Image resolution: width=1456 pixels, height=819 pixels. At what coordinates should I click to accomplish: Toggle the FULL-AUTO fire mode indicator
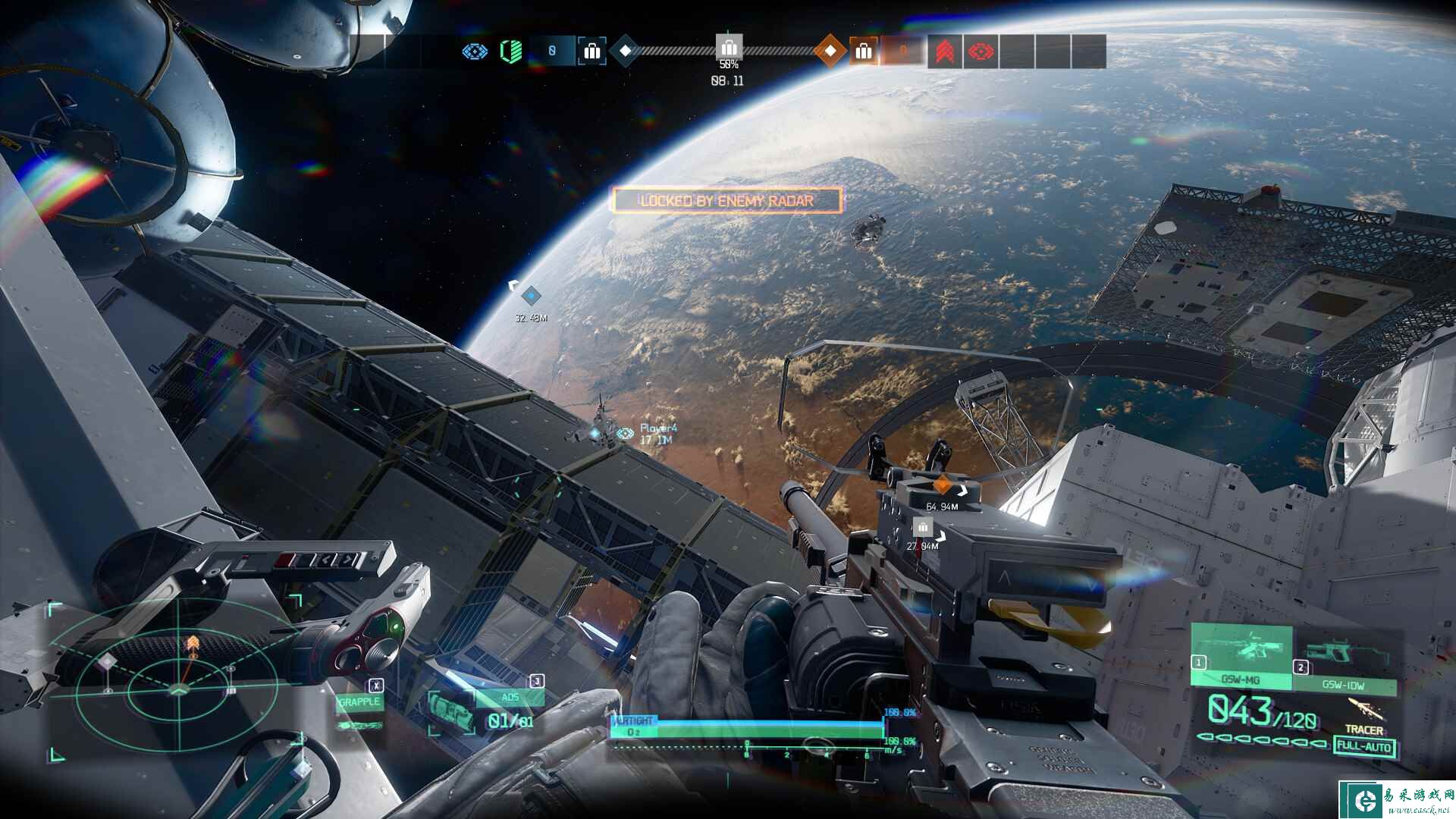coord(1363,746)
